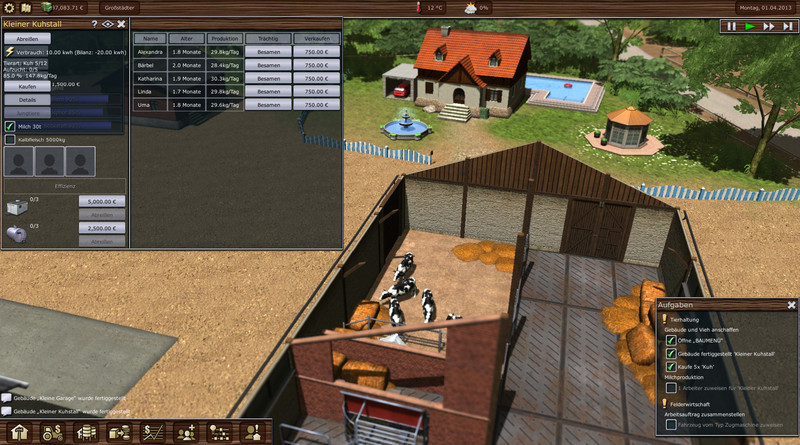The height and width of the screenshot is (445, 800).
Task: Click the Abreißen demolish button
Action: coord(27,38)
